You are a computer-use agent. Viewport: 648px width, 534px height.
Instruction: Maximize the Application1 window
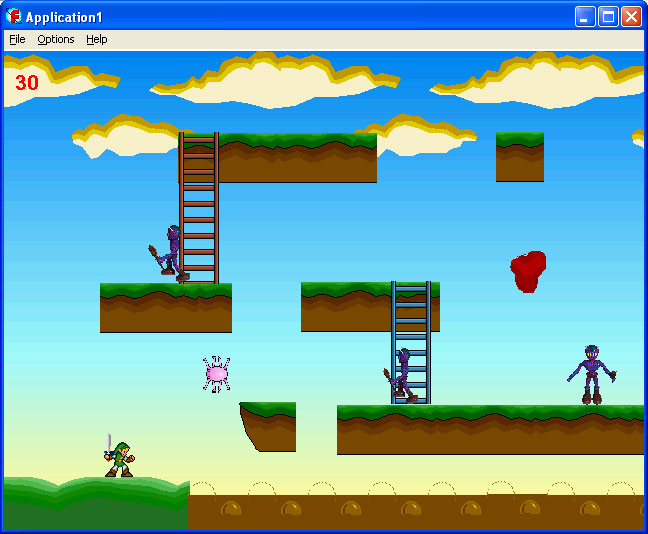[608, 17]
